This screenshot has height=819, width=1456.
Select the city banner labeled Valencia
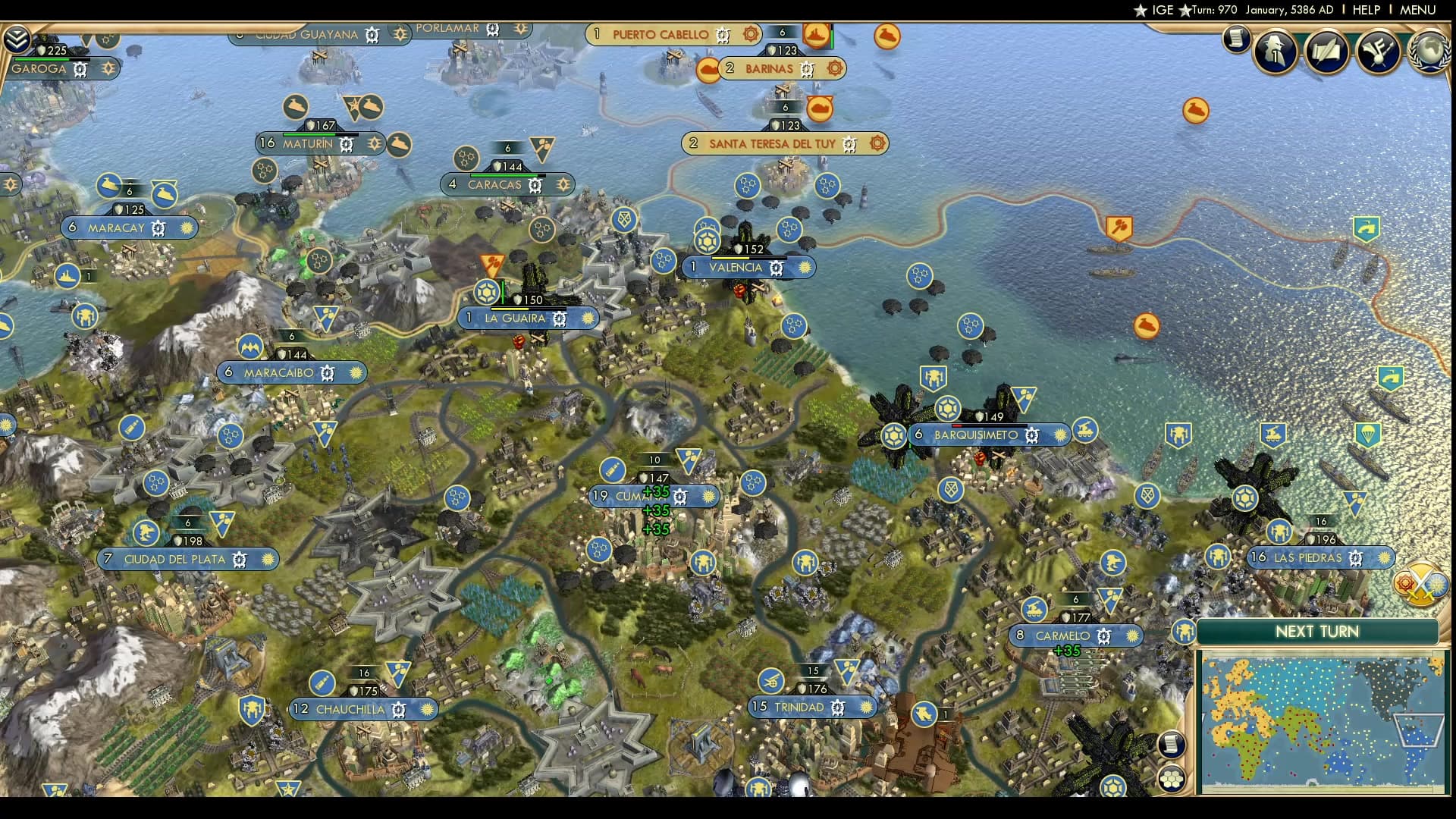click(x=736, y=267)
